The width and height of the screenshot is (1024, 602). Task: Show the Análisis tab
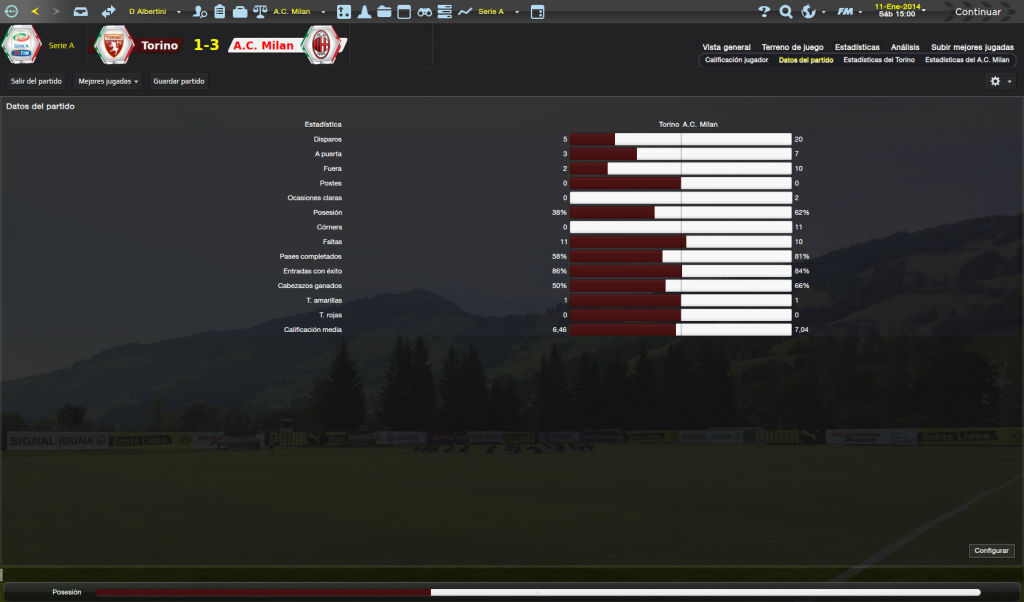coord(904,47)
